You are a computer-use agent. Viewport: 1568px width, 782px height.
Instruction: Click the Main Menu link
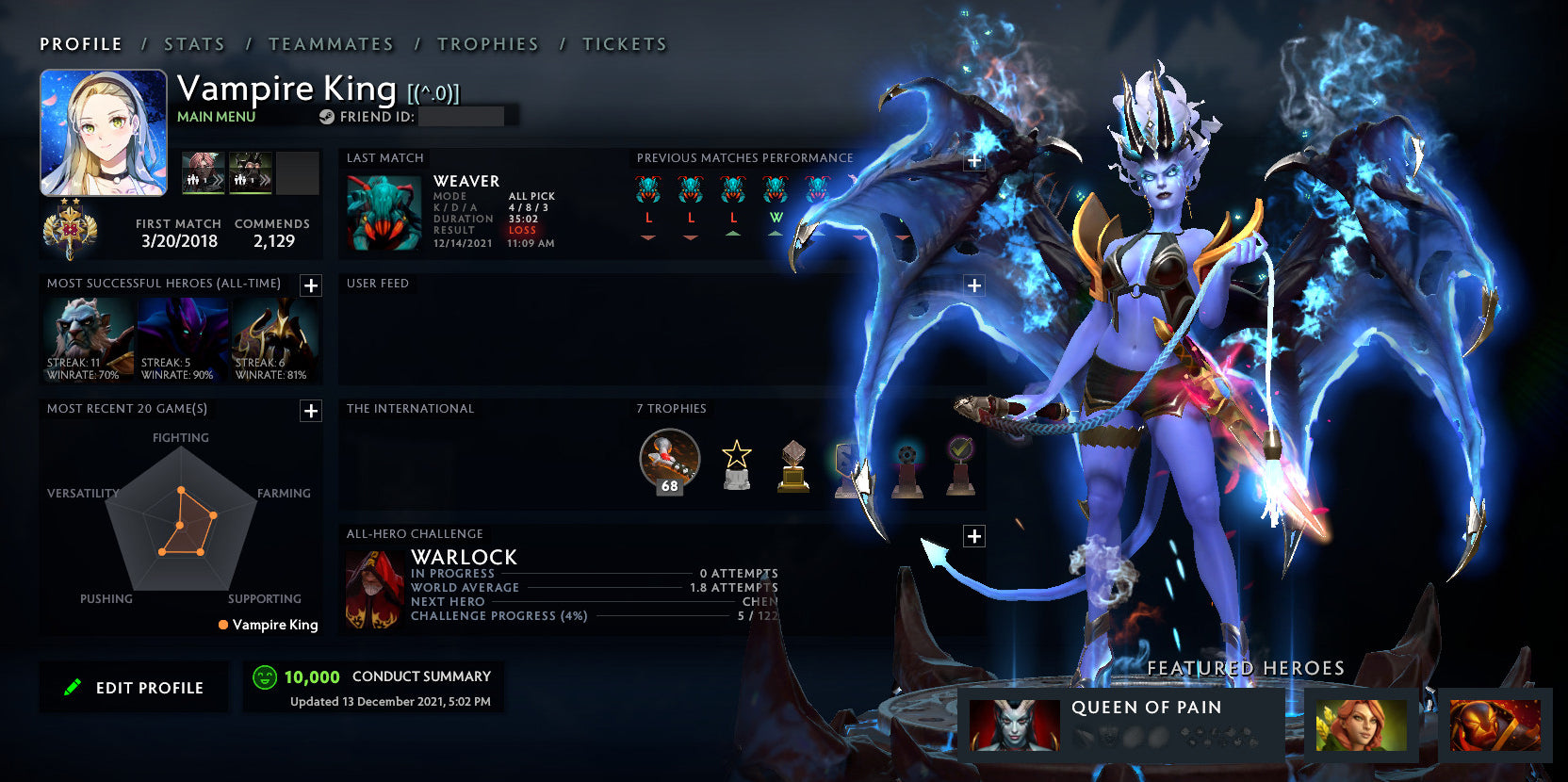coord(216,116)
